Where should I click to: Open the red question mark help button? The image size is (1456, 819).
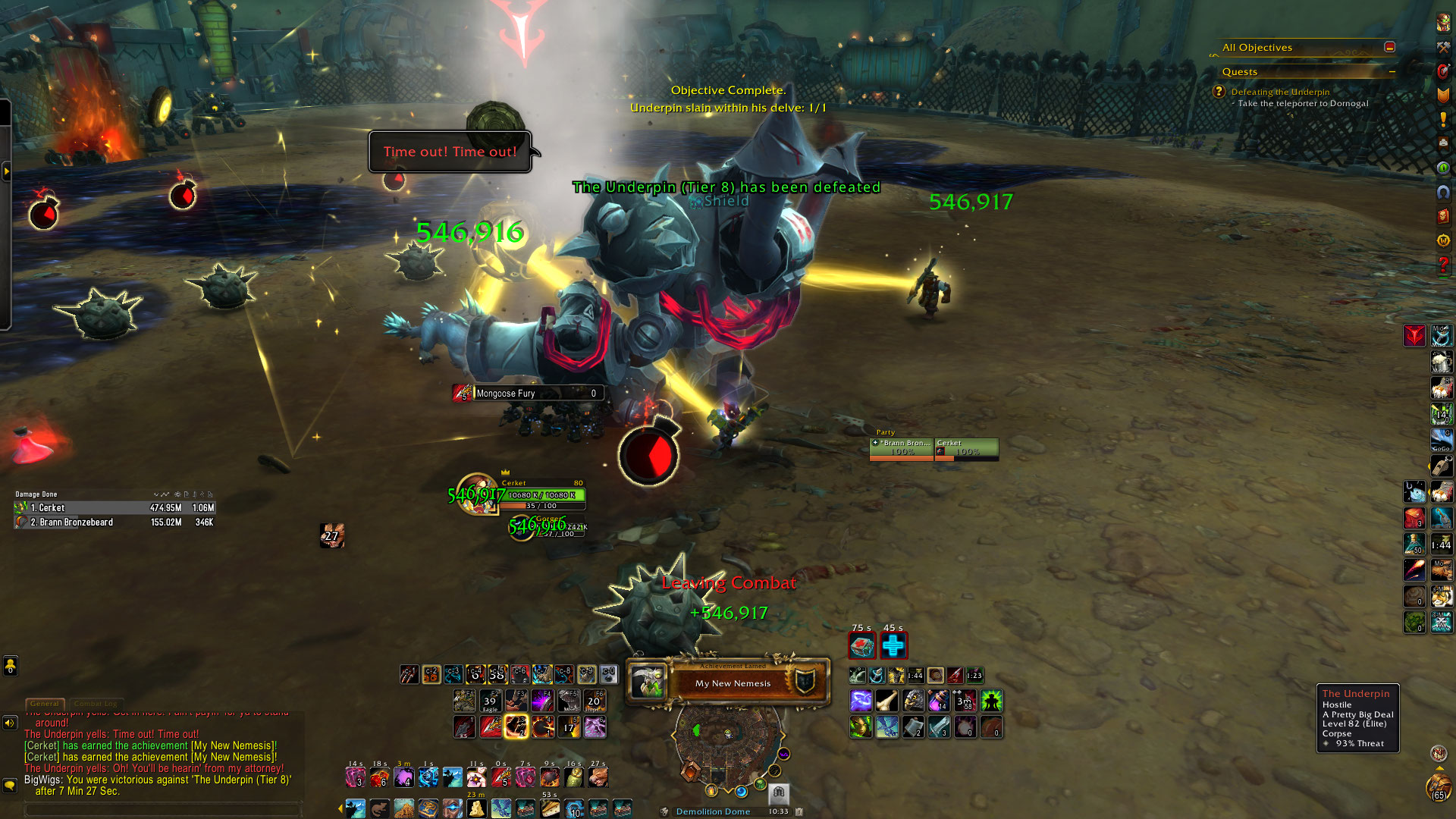(x=1442, y=265)
